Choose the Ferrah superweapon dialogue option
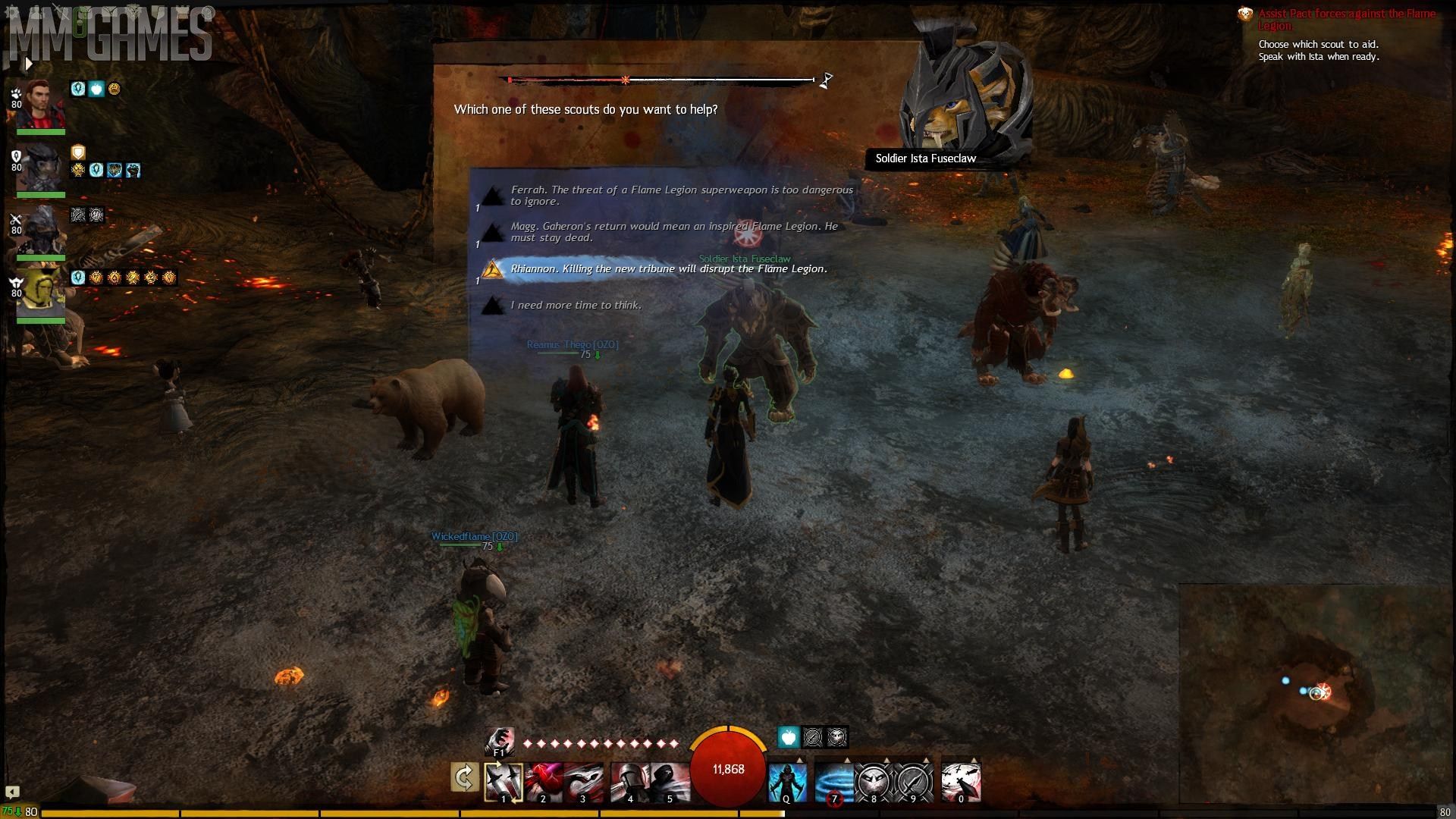Image resolution: width=1456 pixels, height=819 pixels. tap(681, 196)
